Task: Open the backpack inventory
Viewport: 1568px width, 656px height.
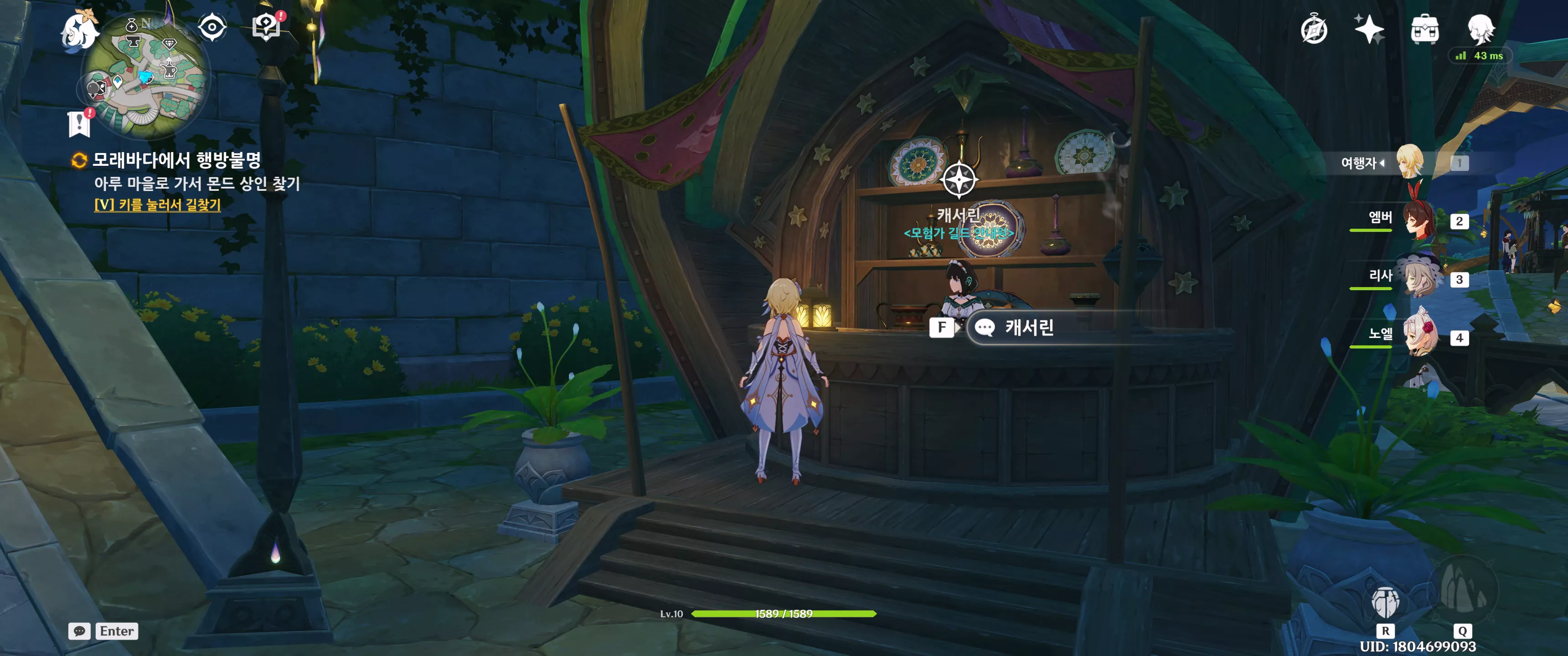Action: (1424, 29)
